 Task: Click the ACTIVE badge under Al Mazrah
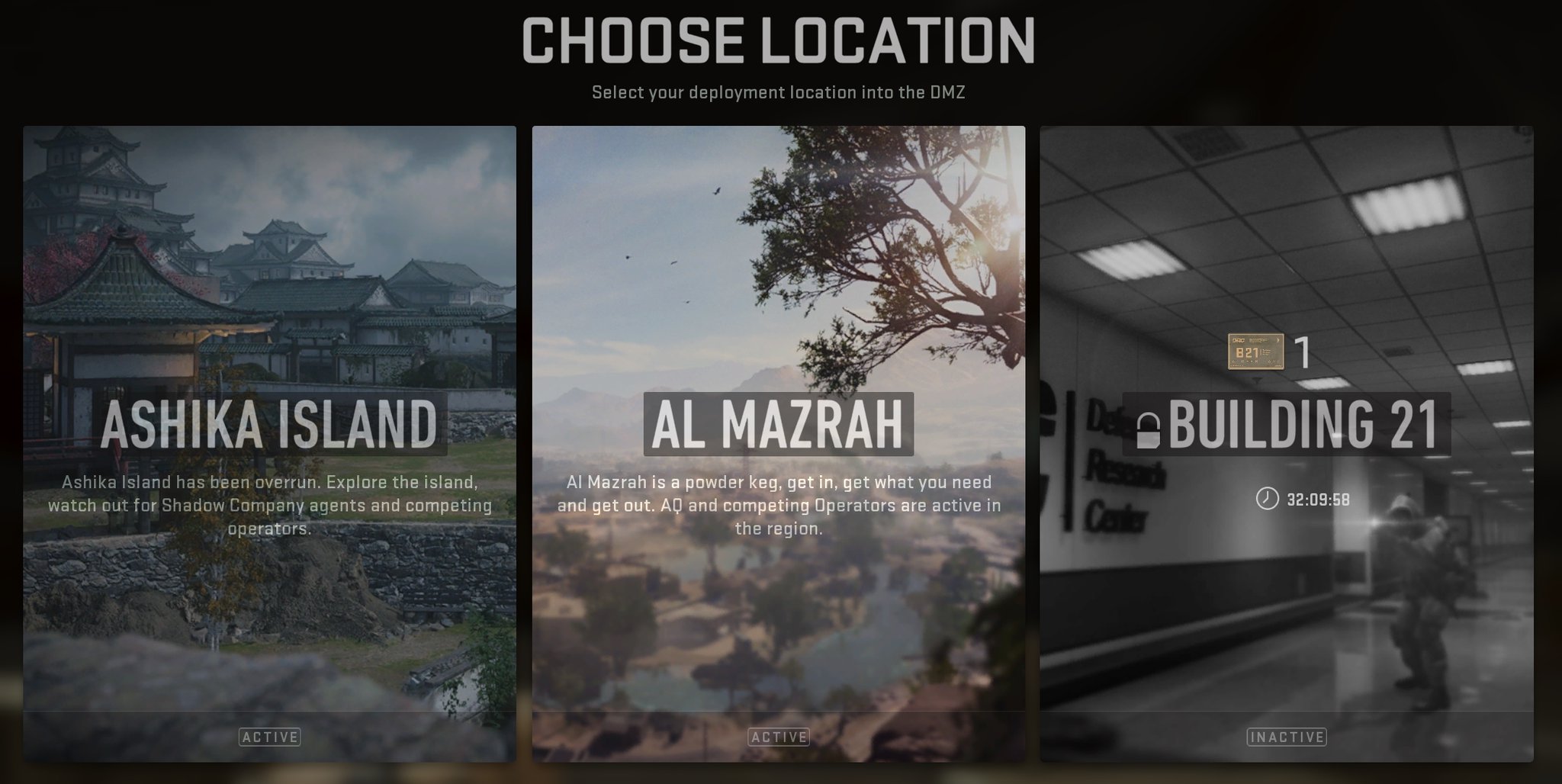point(779,737)
